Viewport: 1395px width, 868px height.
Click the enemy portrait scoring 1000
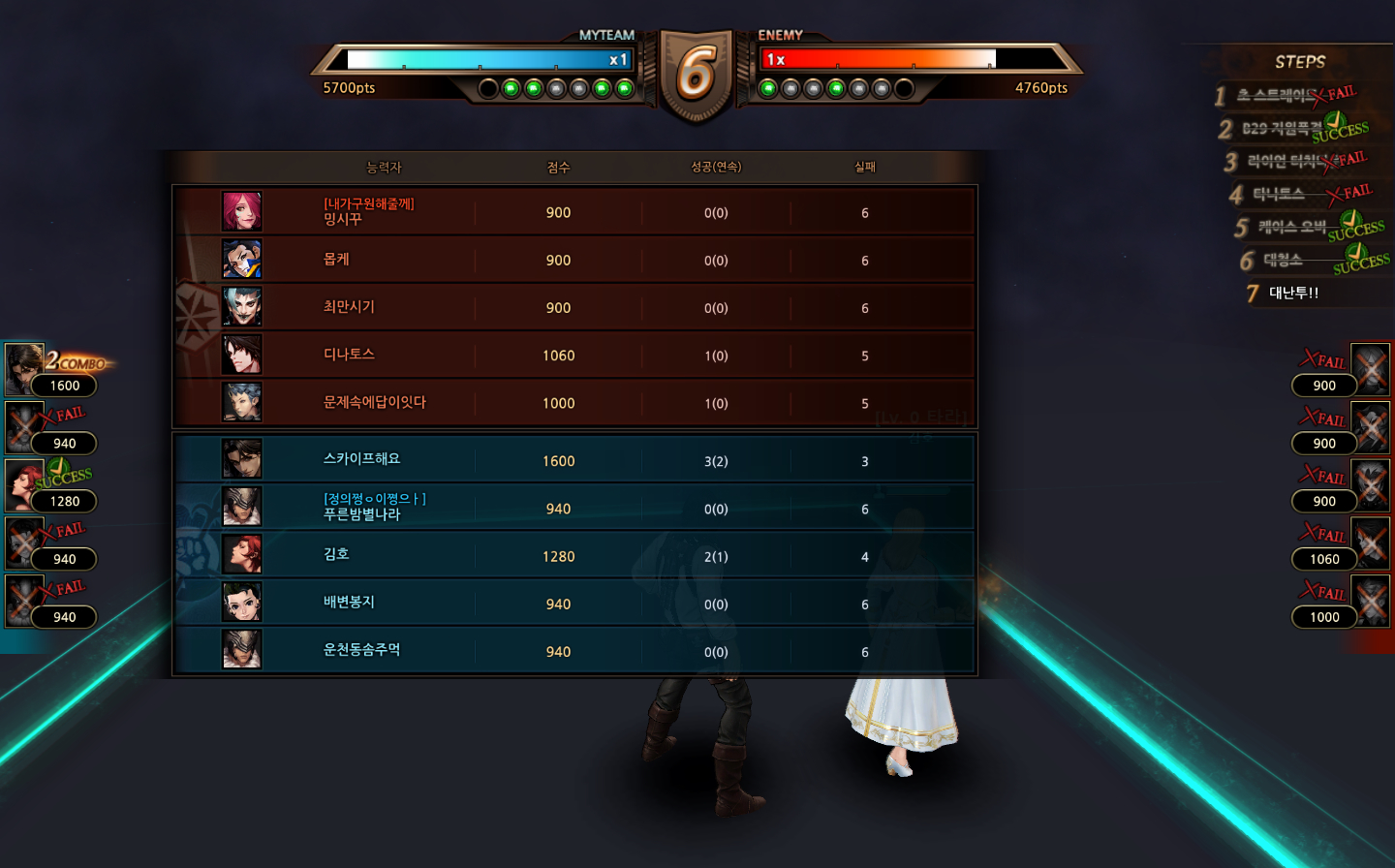(1370, 602)
